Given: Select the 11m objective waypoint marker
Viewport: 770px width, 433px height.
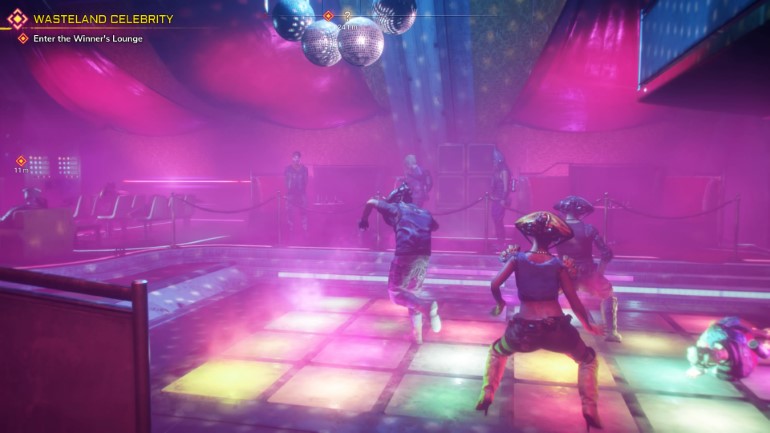Looking at the screenshot, I should click(20, 161).
